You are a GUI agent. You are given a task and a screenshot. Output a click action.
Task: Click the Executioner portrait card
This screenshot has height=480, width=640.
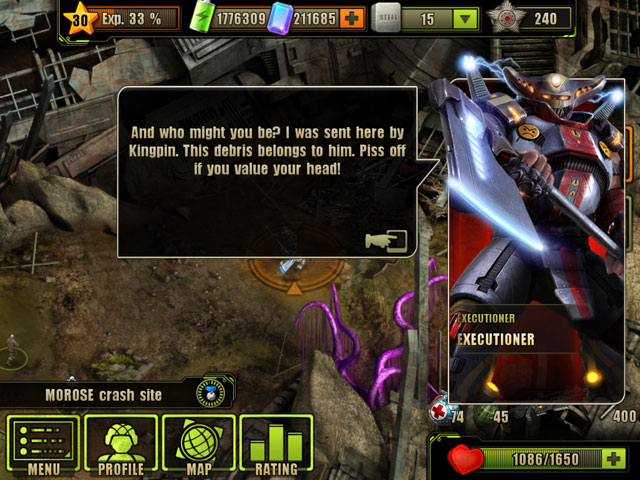532,240
